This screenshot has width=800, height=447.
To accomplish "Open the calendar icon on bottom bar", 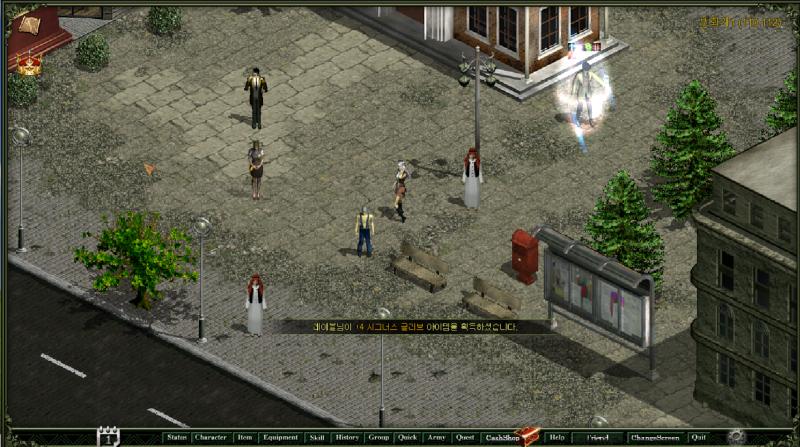I will pos(108,436).
